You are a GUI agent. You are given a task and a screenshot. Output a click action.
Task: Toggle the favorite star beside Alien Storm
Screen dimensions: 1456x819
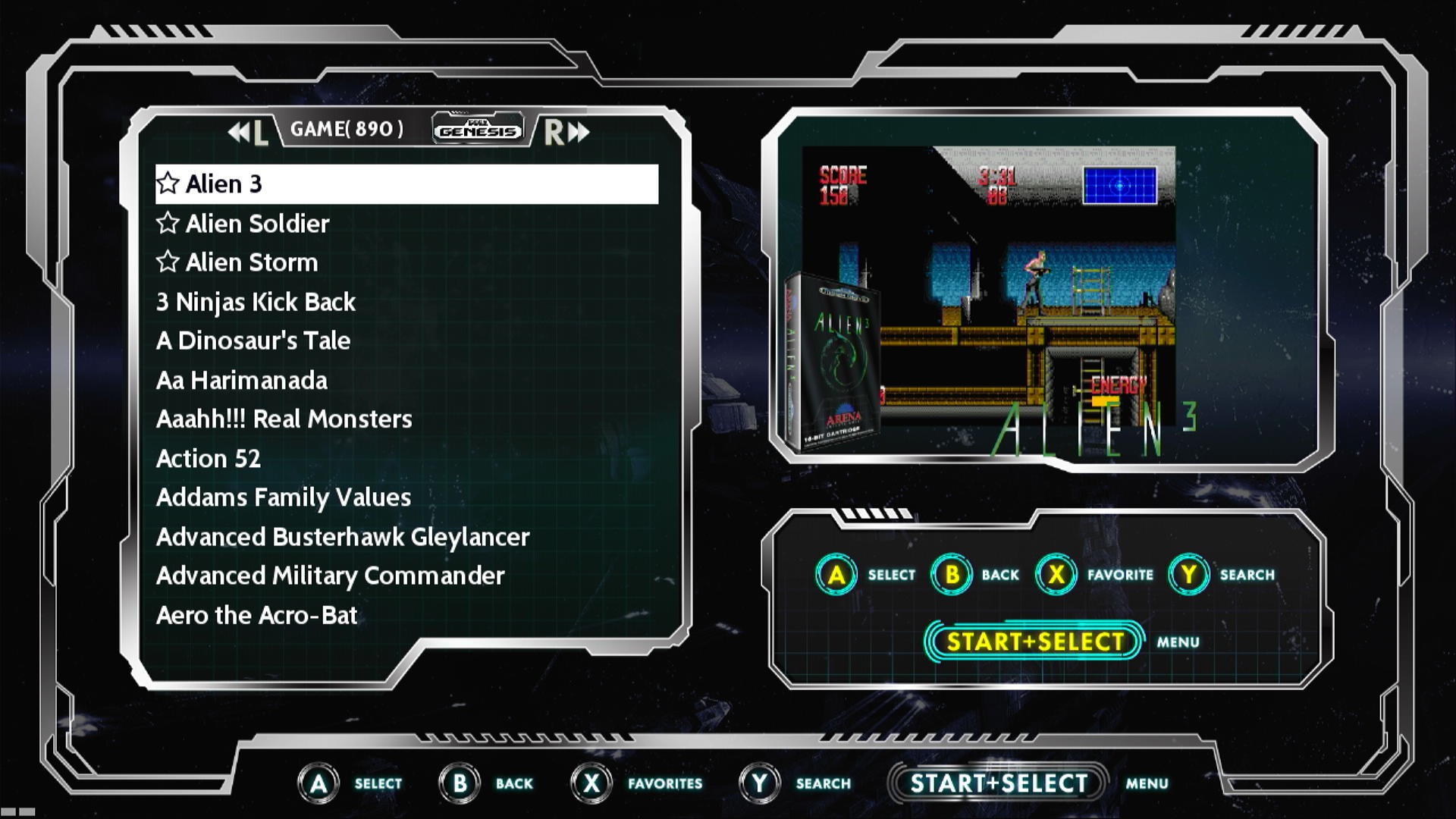[x=168, y=262]
